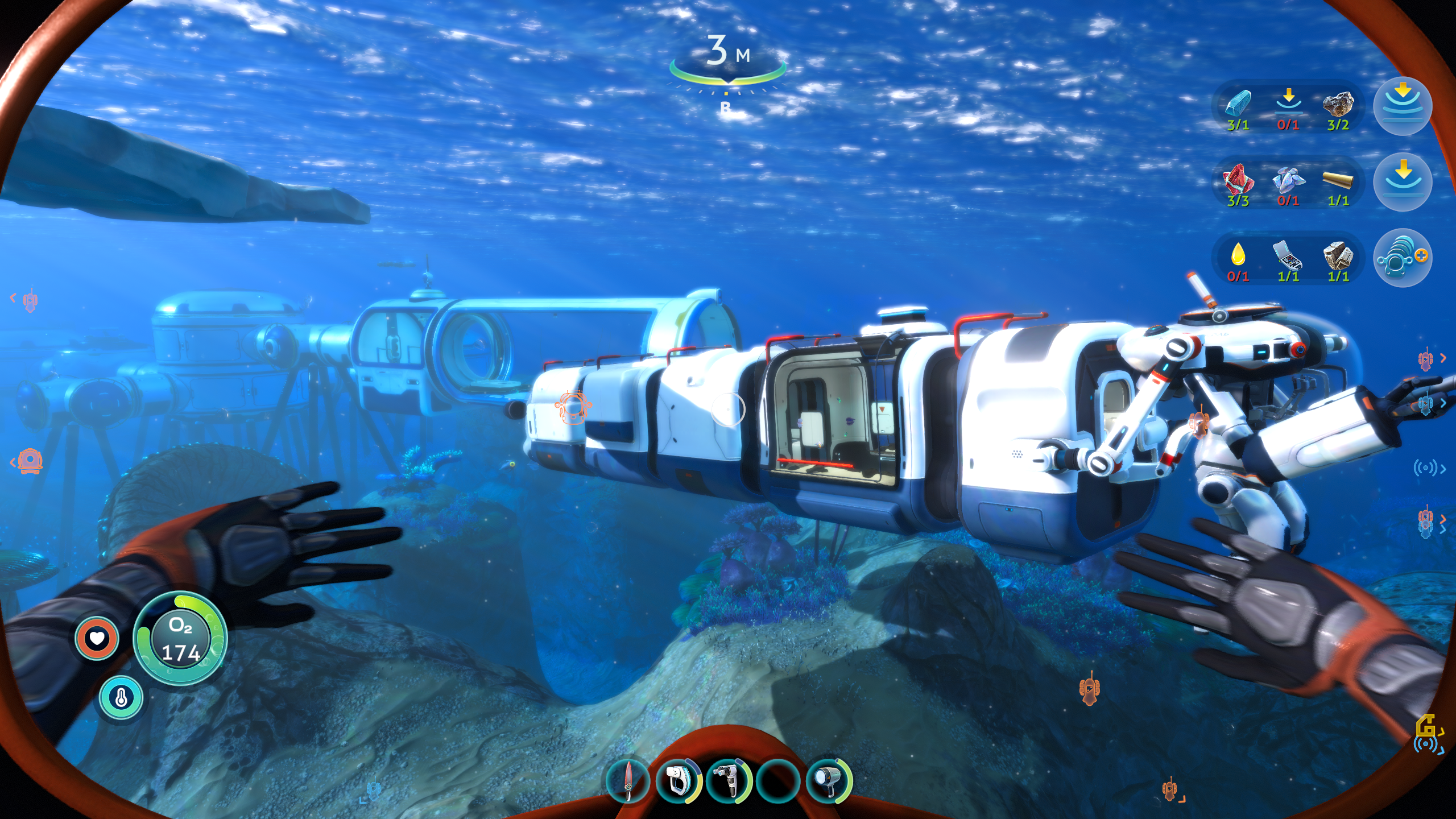Click the wiring kit ingredient icon
The height and width of the screenshot is (819, 1456).
[1288, 255]
